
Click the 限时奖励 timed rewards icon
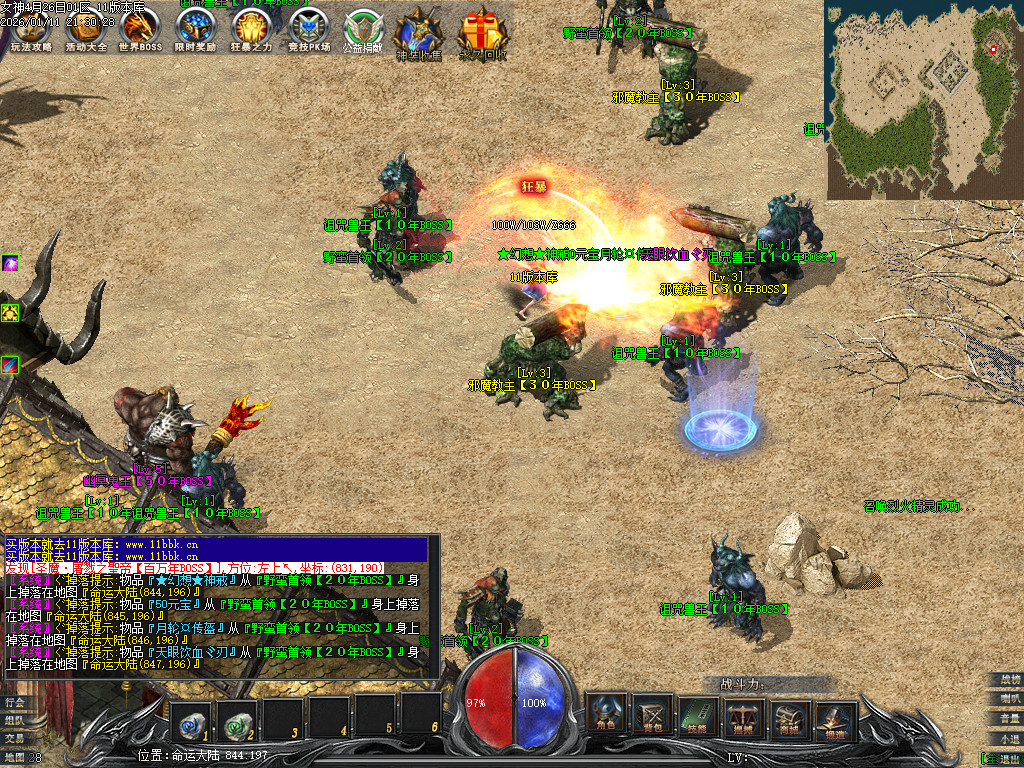[195, 30]
